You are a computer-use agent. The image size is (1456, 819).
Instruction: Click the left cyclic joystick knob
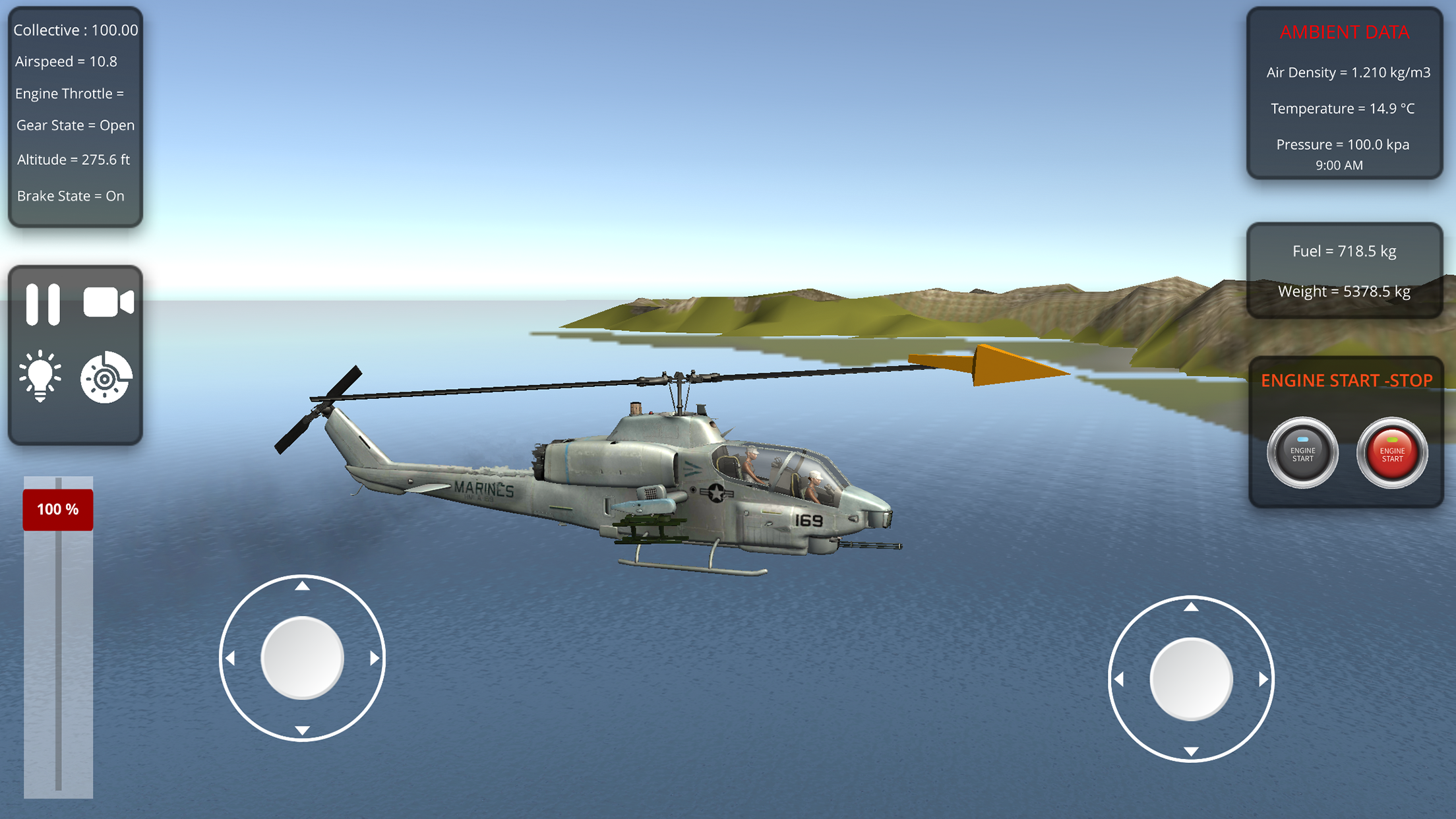point(302,657)
